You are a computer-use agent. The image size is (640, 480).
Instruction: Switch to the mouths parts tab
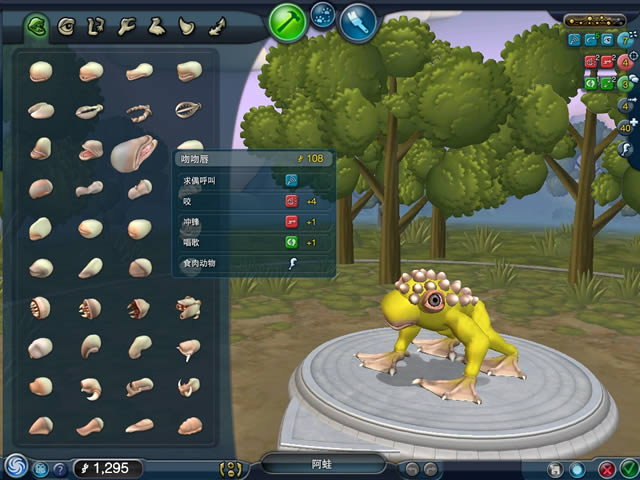point(38,24)
